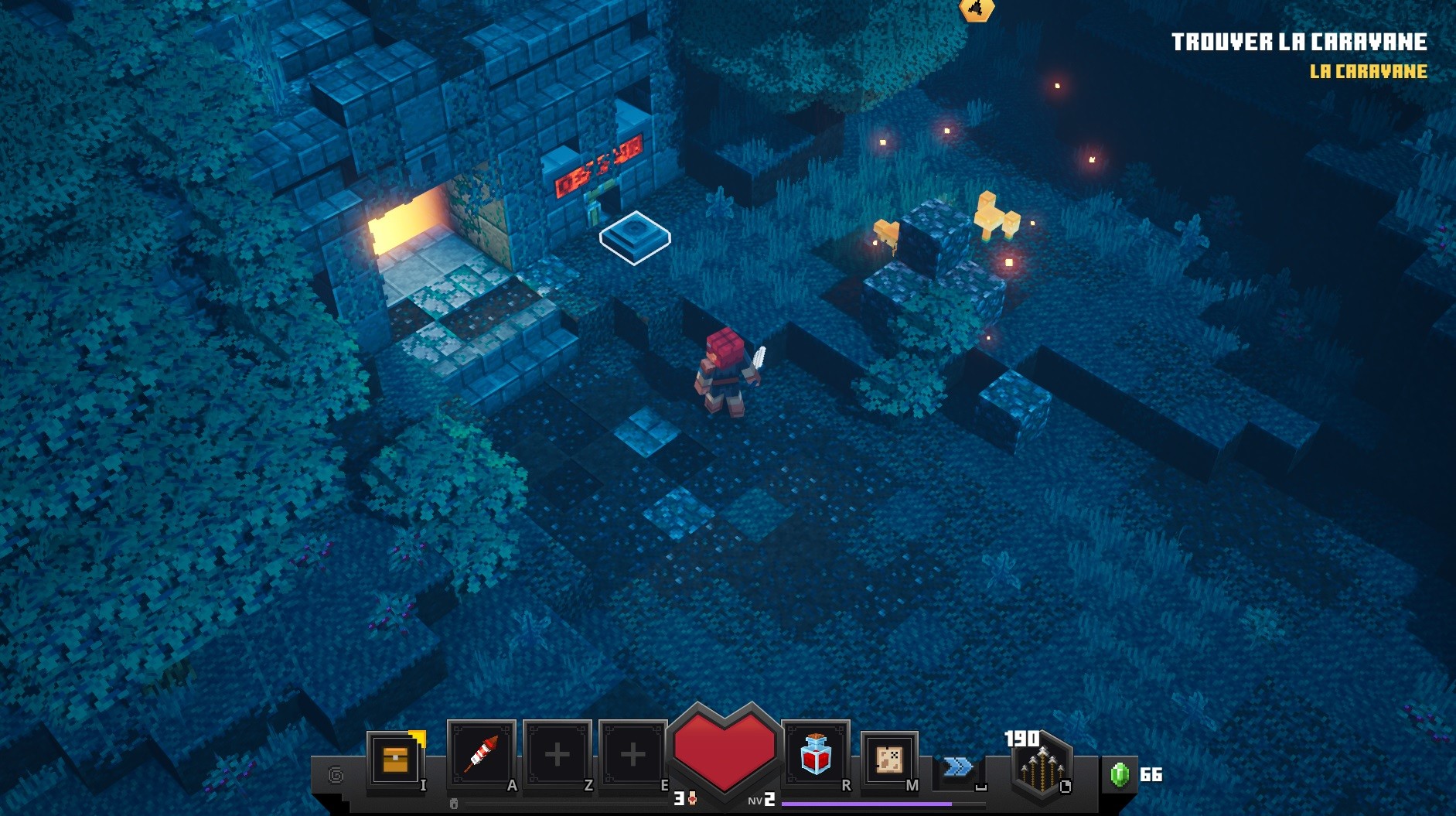1456x816 pixels.
Task: Use the firework arrow artifact
Action: pyautogui.click(x=481, y=754)
